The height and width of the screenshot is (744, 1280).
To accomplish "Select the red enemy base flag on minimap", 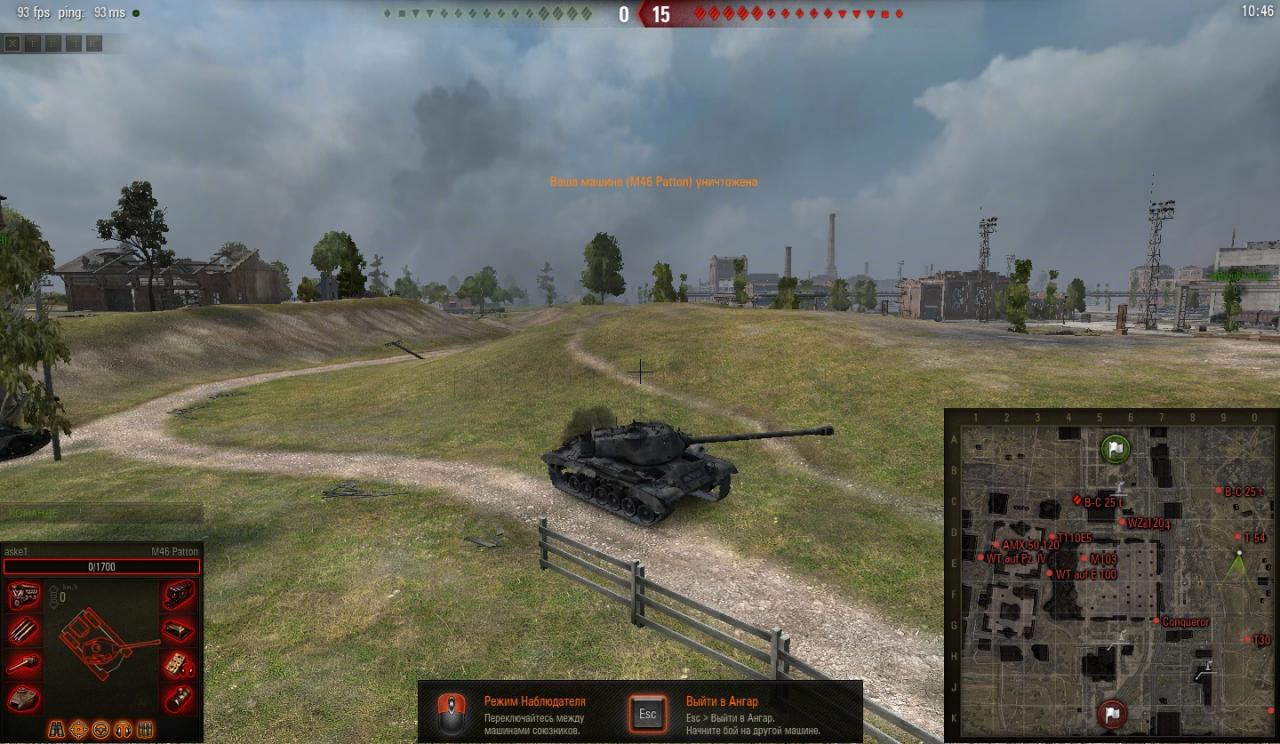I will point(1111,714).
